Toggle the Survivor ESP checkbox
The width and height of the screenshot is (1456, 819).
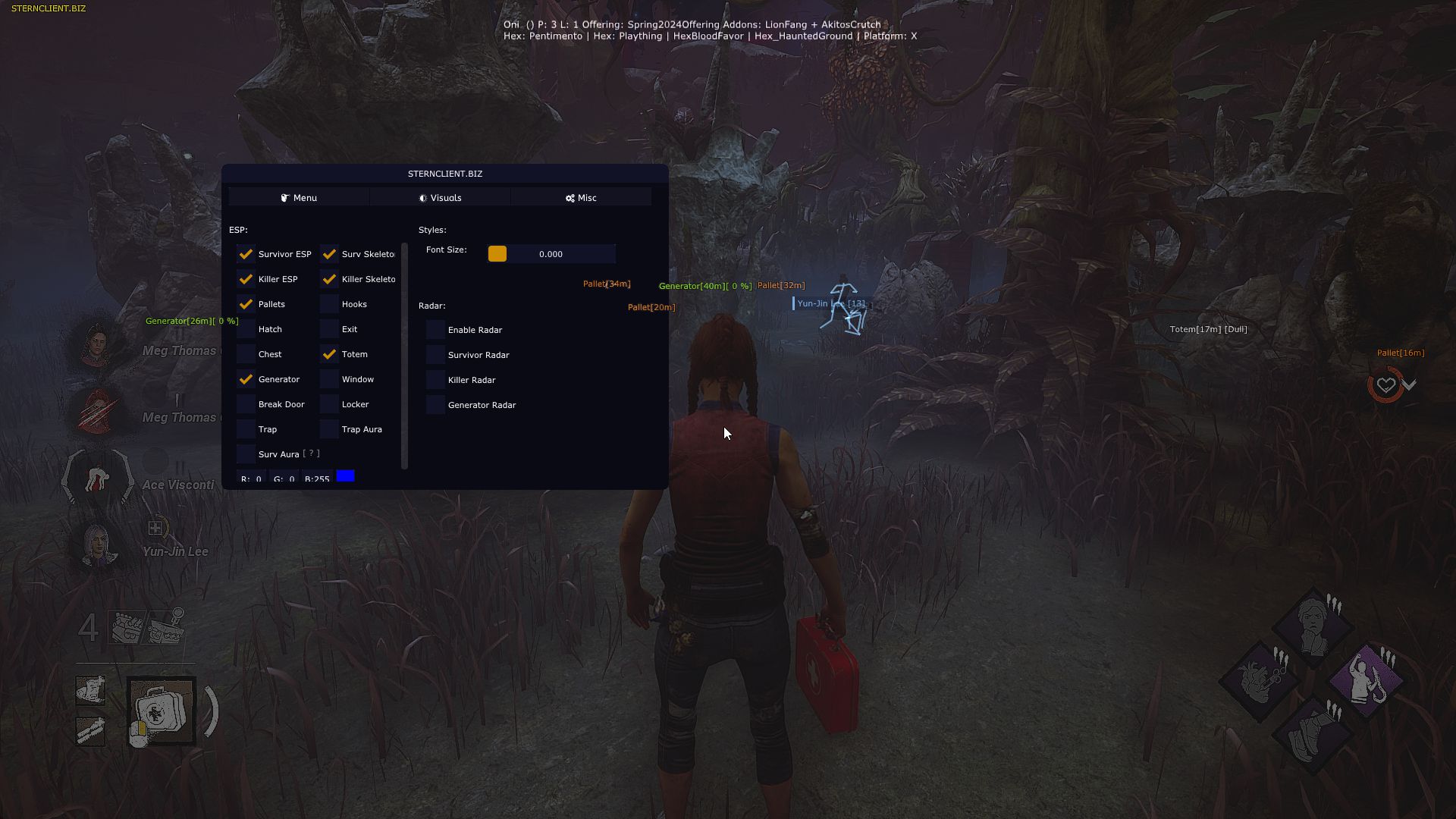point(246,254)
